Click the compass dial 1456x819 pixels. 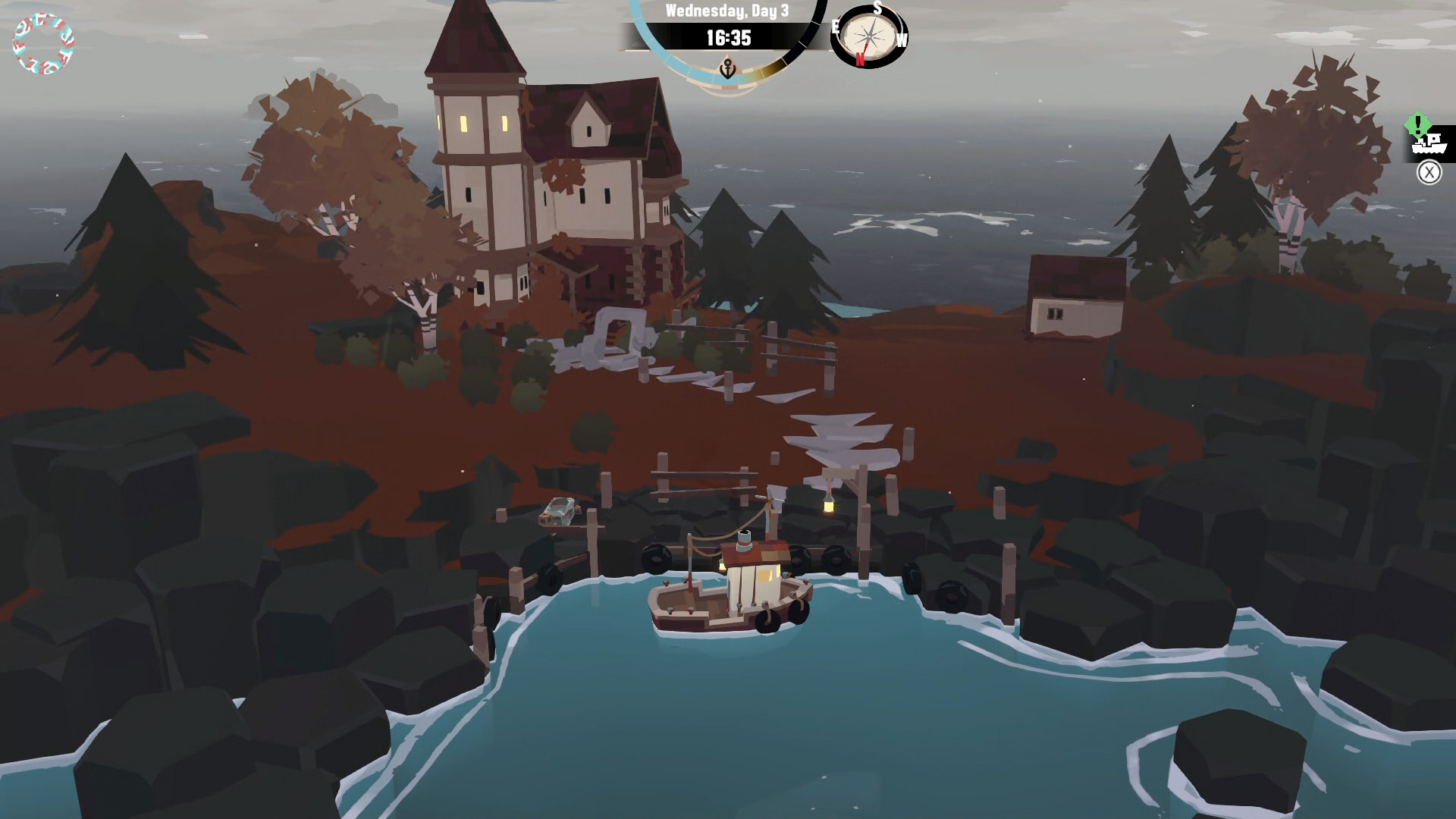point(869,36)
